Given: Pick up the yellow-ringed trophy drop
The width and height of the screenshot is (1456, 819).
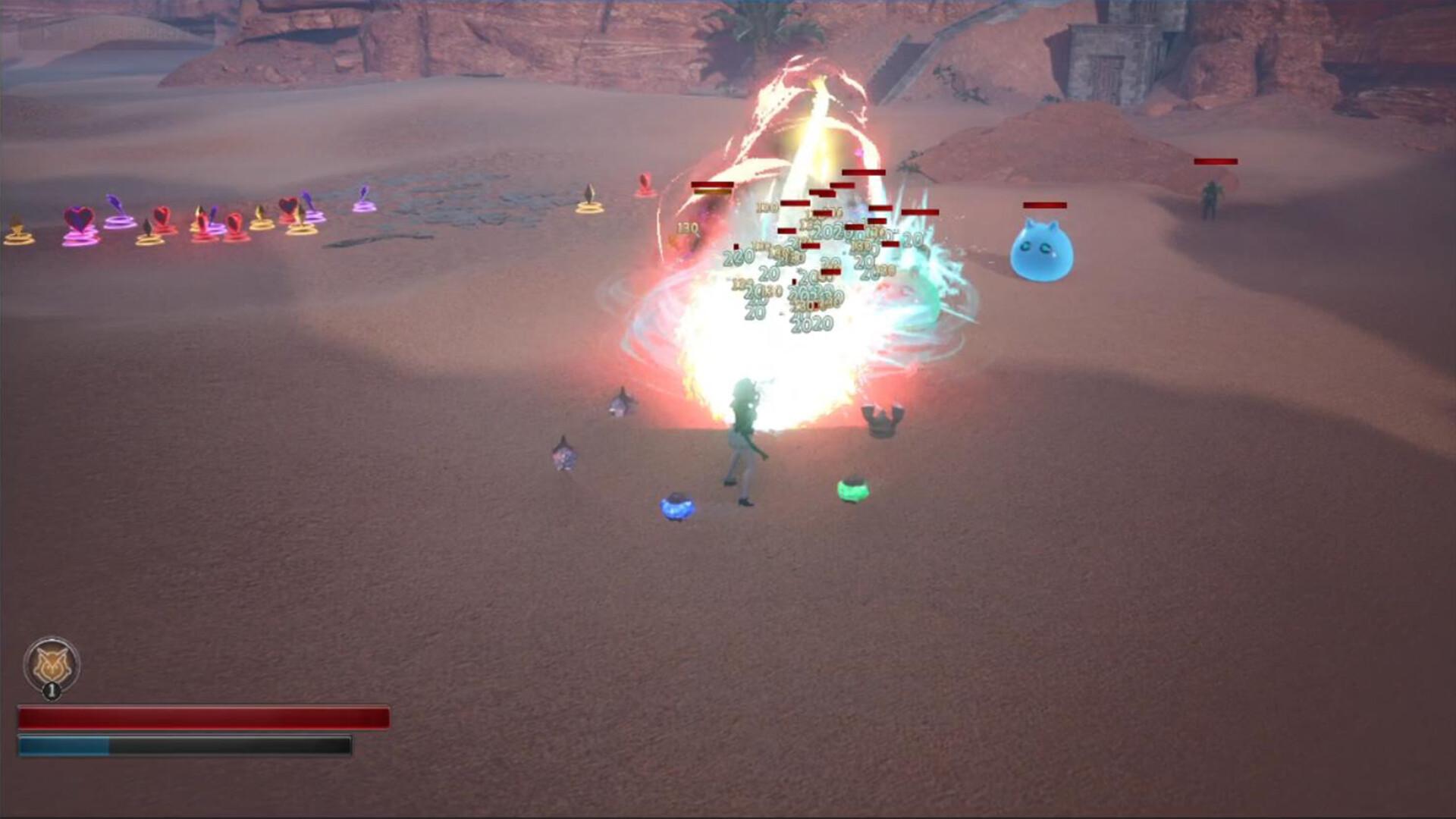Looking at the screenshot, I should click(x=17, y=231).
